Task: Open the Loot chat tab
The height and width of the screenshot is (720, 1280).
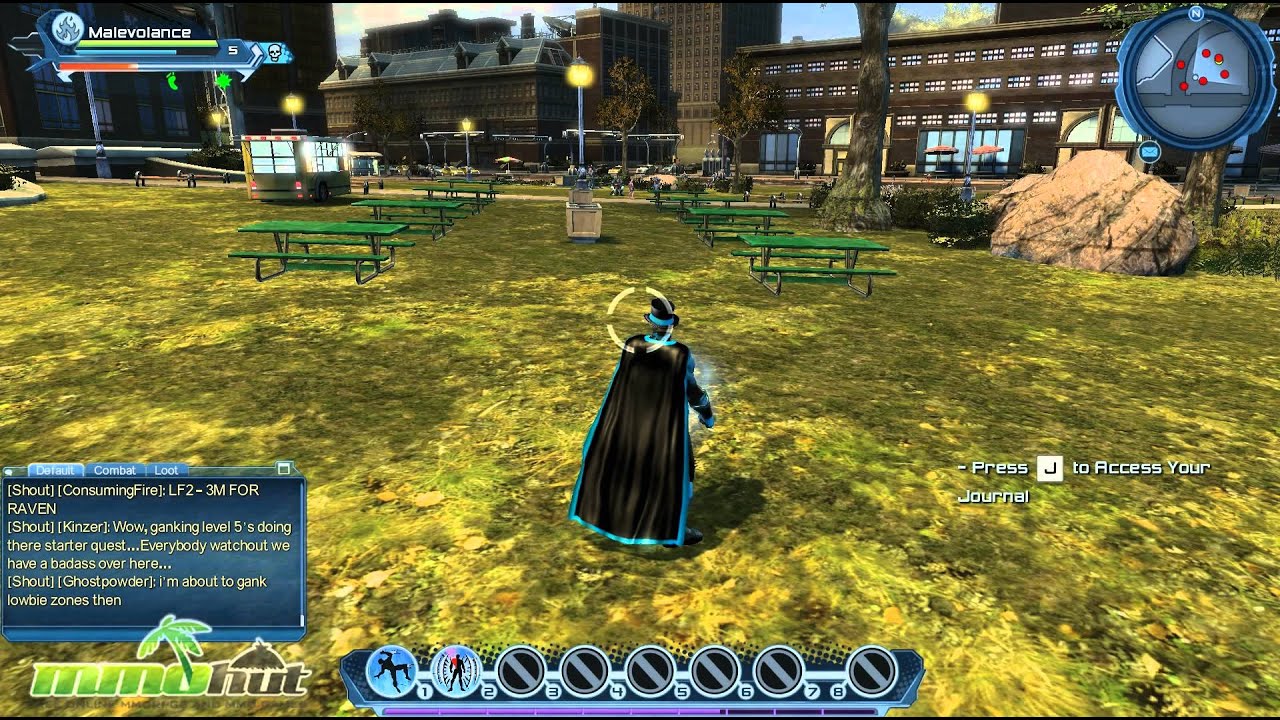Action: 166,470
